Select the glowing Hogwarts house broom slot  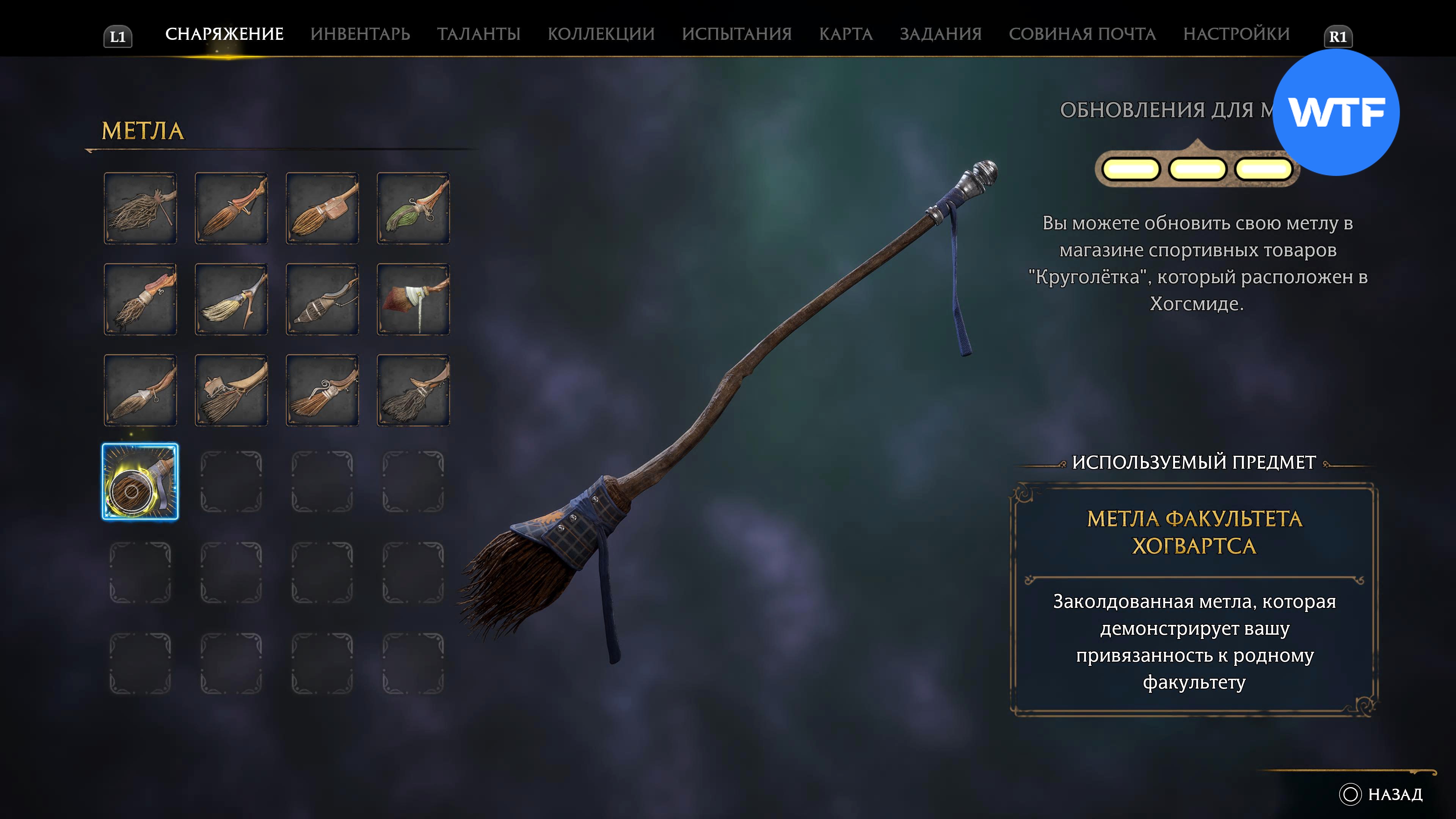coord(140,482)
